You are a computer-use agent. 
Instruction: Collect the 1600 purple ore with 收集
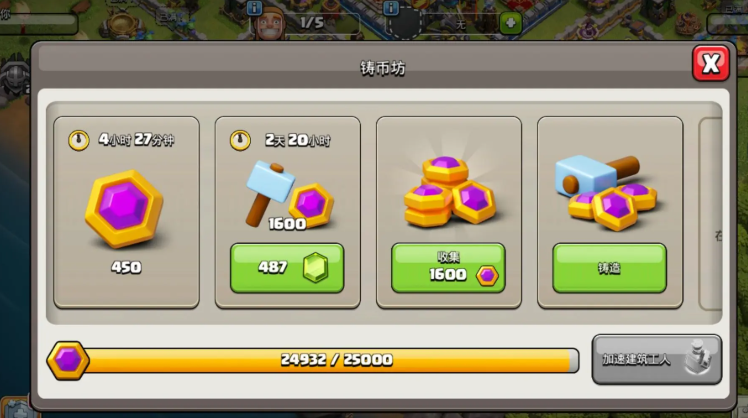click(x=448, y=268)
